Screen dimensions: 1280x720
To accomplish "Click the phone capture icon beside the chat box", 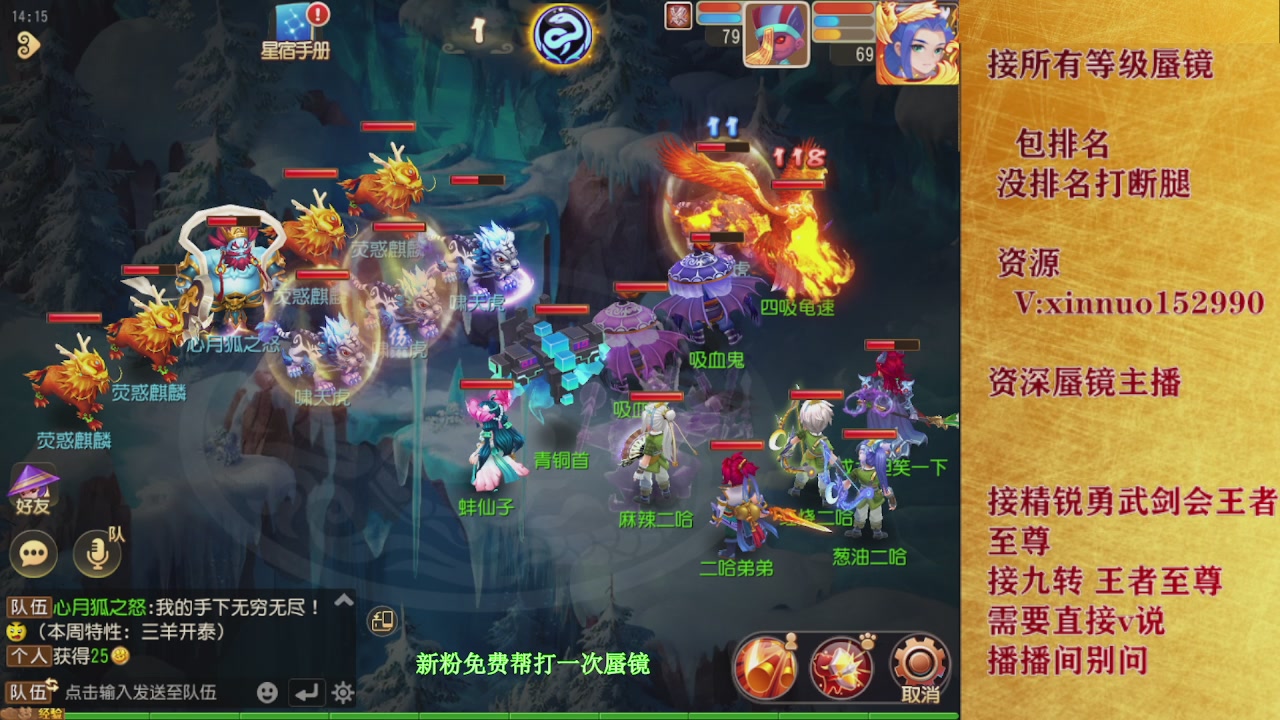I will [x=383, y=622].
